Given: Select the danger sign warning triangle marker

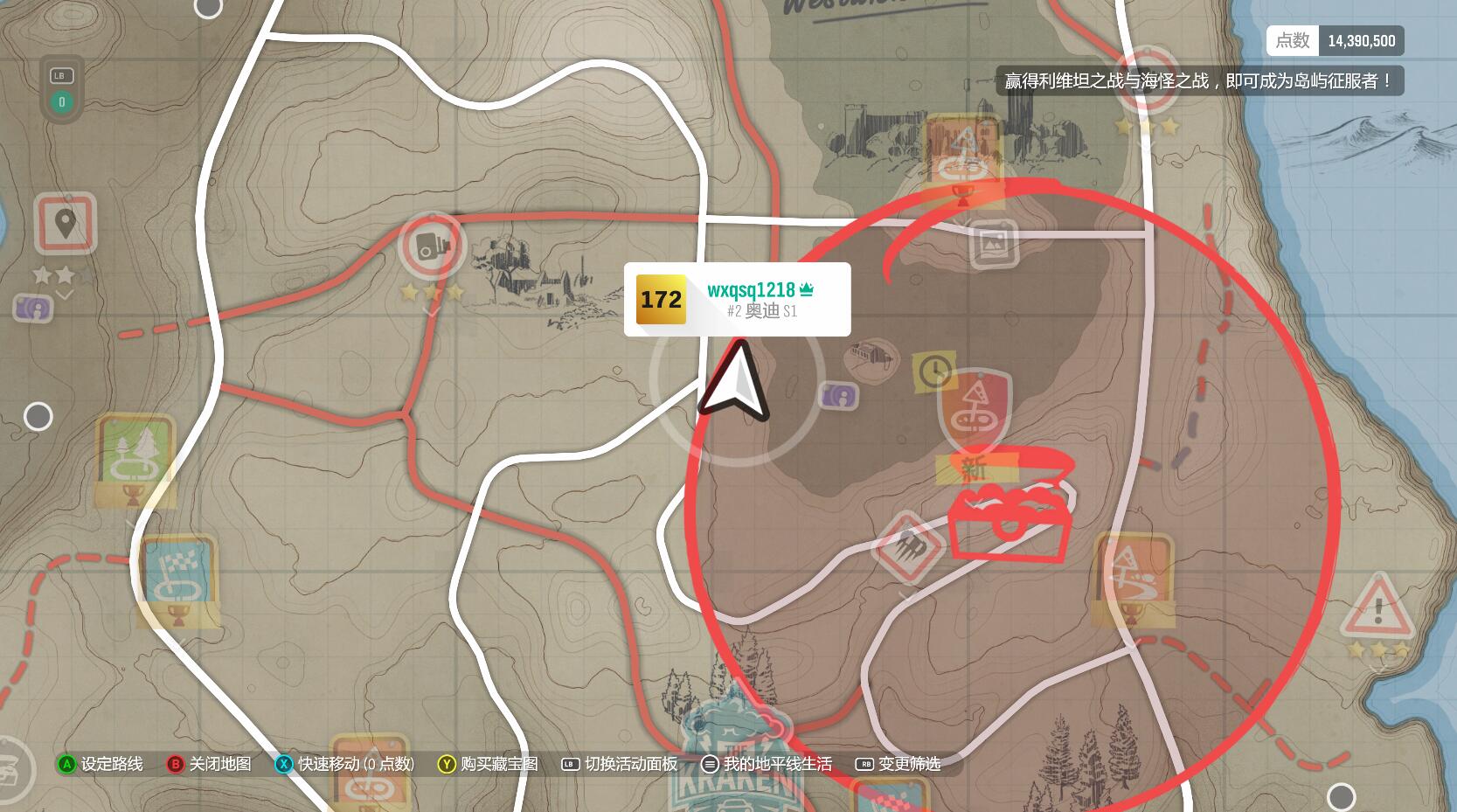Looking at the screenshot, I should click(x=1377, y=606).
